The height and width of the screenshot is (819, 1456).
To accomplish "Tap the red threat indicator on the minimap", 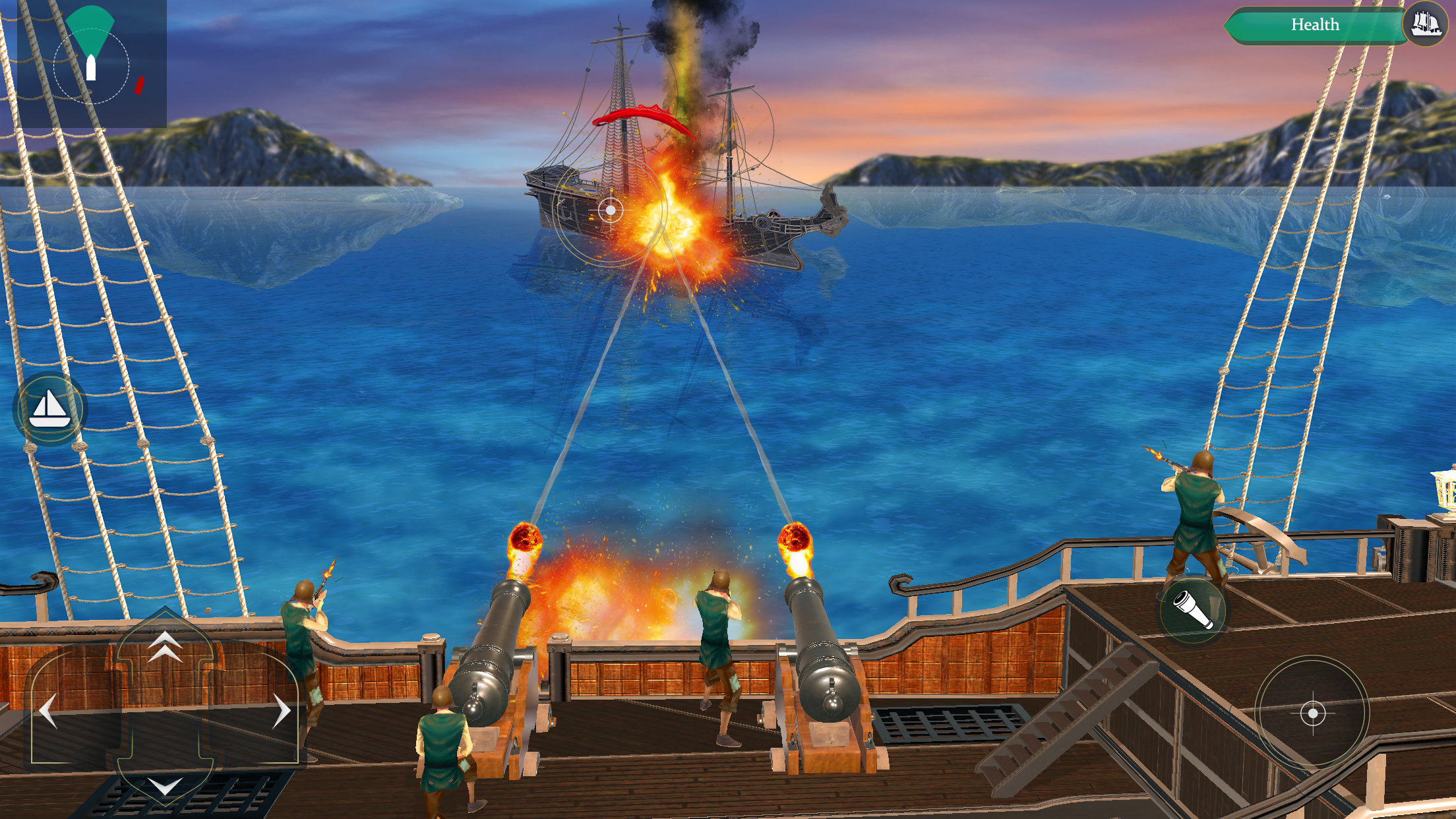I will click(x=139, y=84).
